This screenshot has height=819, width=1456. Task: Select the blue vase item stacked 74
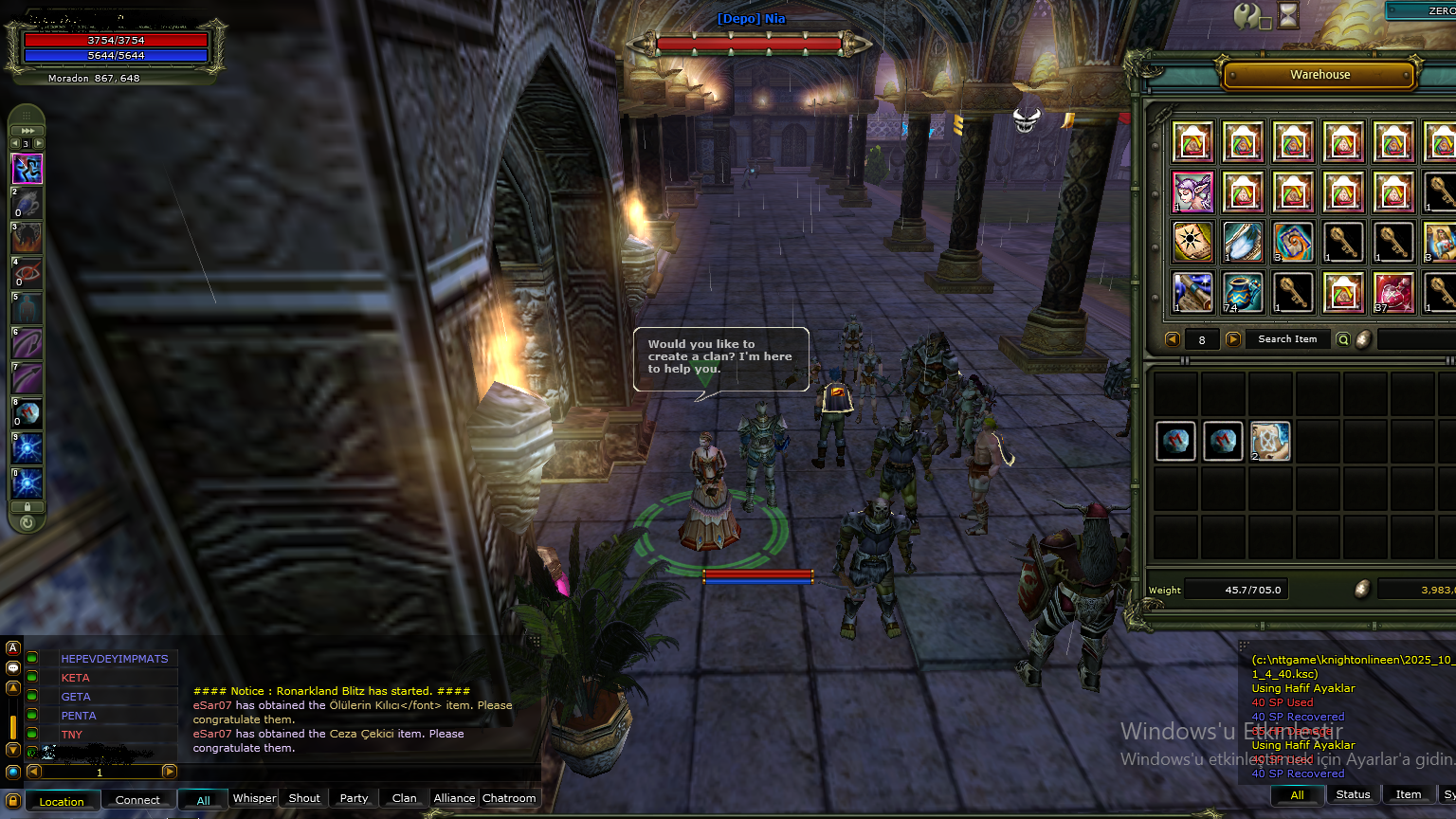click(x=1243, y=293)
